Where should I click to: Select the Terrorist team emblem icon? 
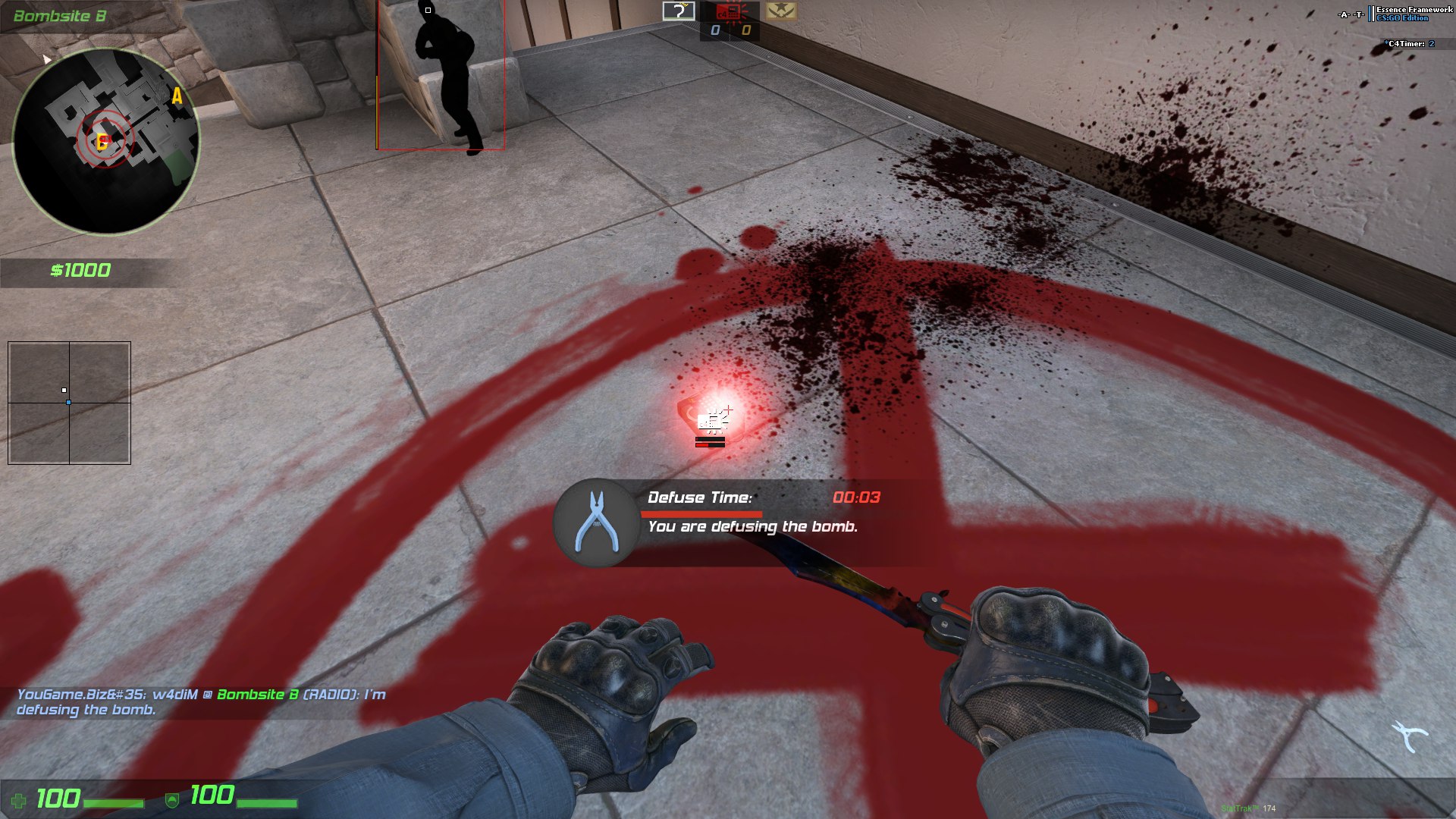click(780, 11)
